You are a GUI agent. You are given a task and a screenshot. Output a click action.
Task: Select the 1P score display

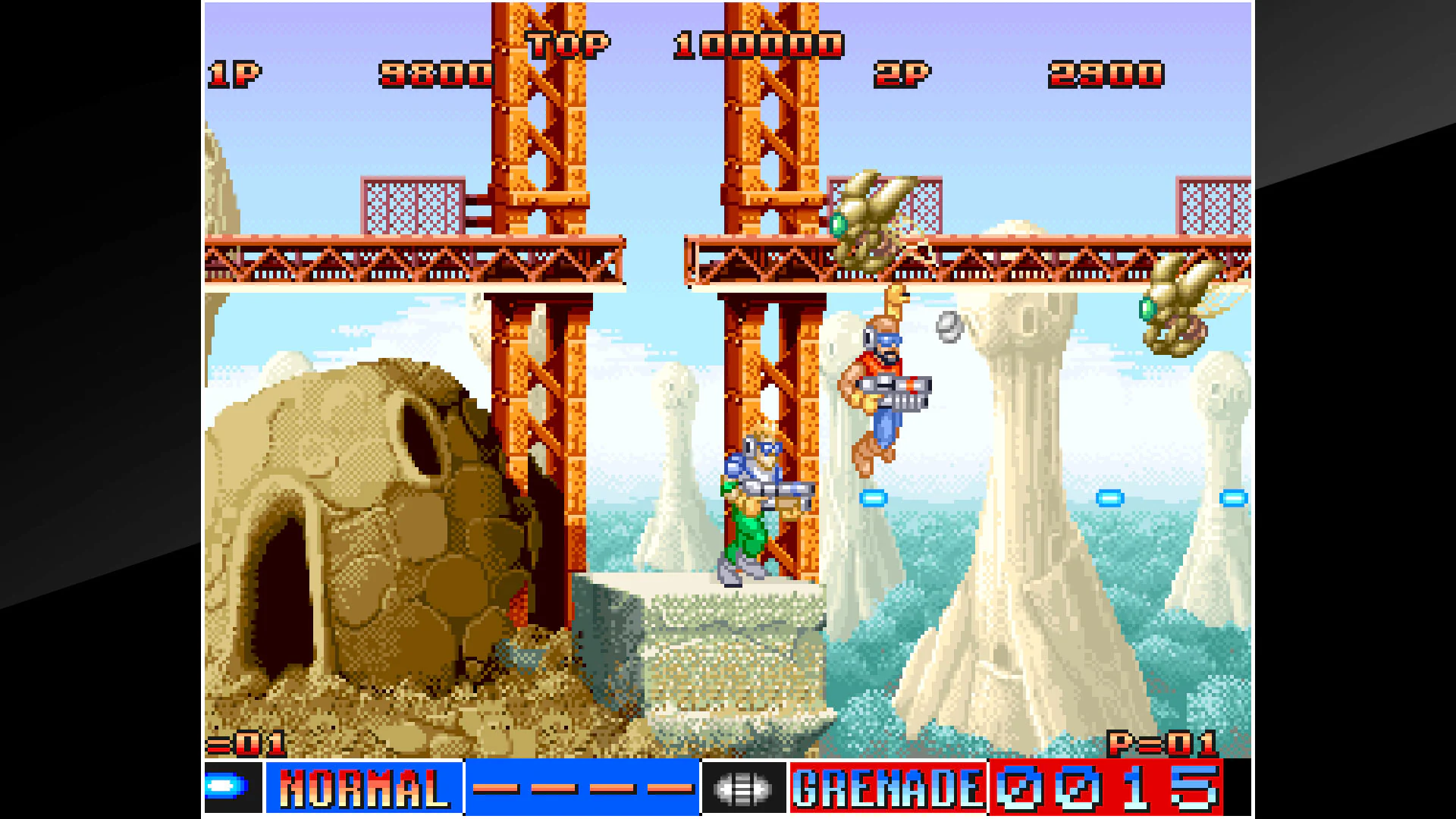point(436,74)
